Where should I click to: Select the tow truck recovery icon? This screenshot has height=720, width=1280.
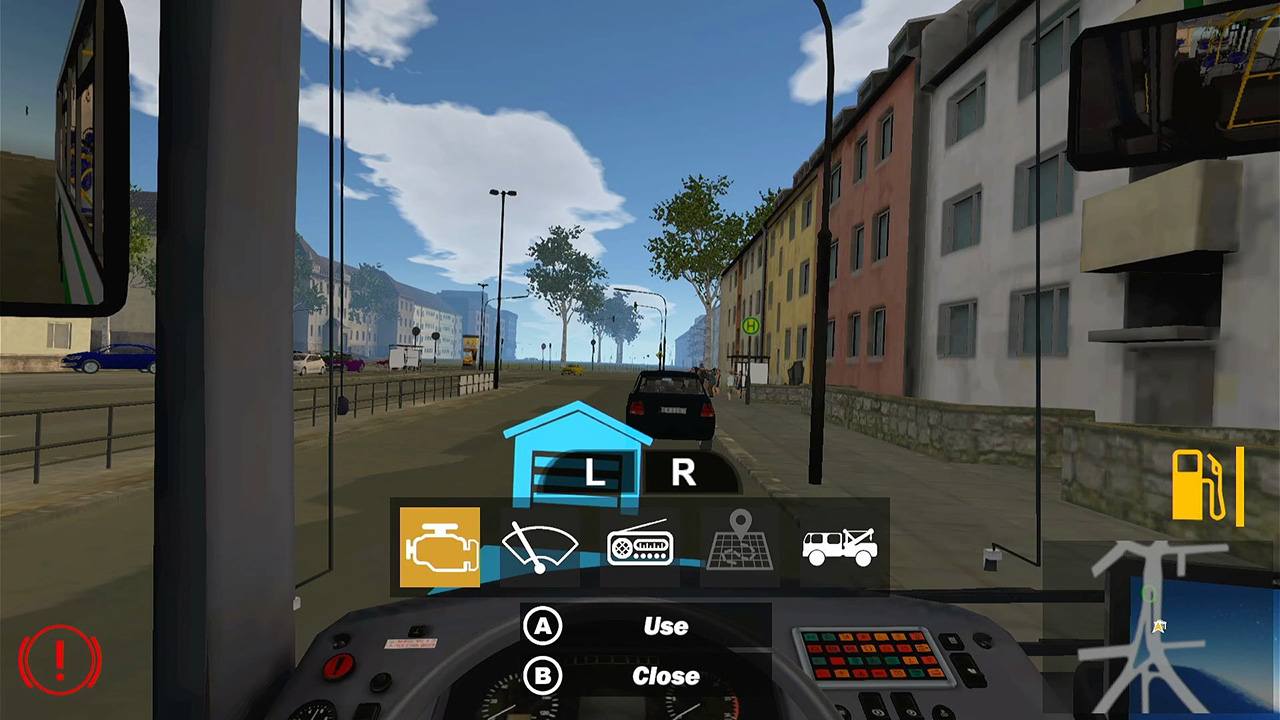pyautogui.click(x=838, y=546)
